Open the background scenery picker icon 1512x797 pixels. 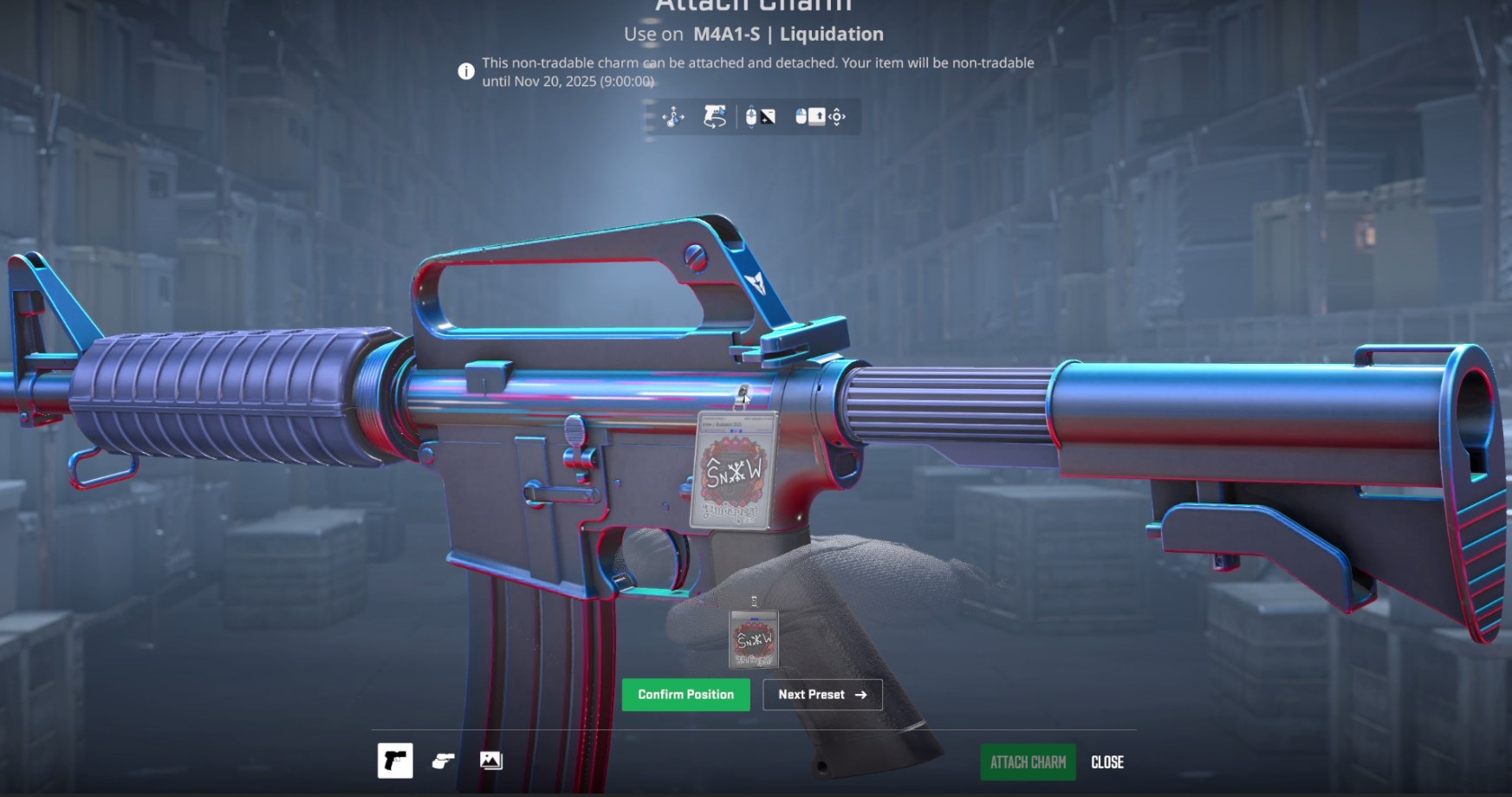click(x=490, y=761)
